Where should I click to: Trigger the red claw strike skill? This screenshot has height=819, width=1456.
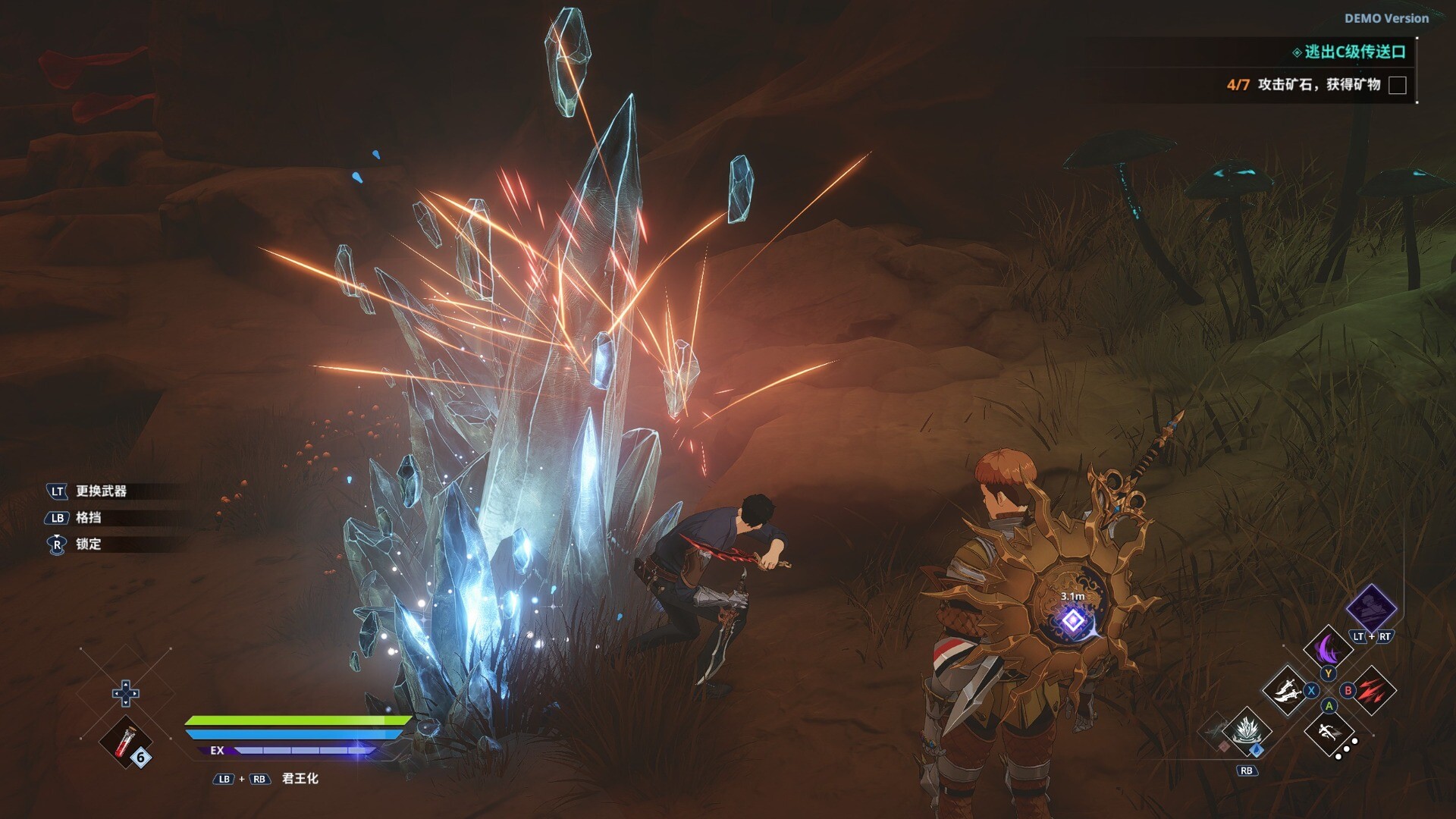(1373, 690)
